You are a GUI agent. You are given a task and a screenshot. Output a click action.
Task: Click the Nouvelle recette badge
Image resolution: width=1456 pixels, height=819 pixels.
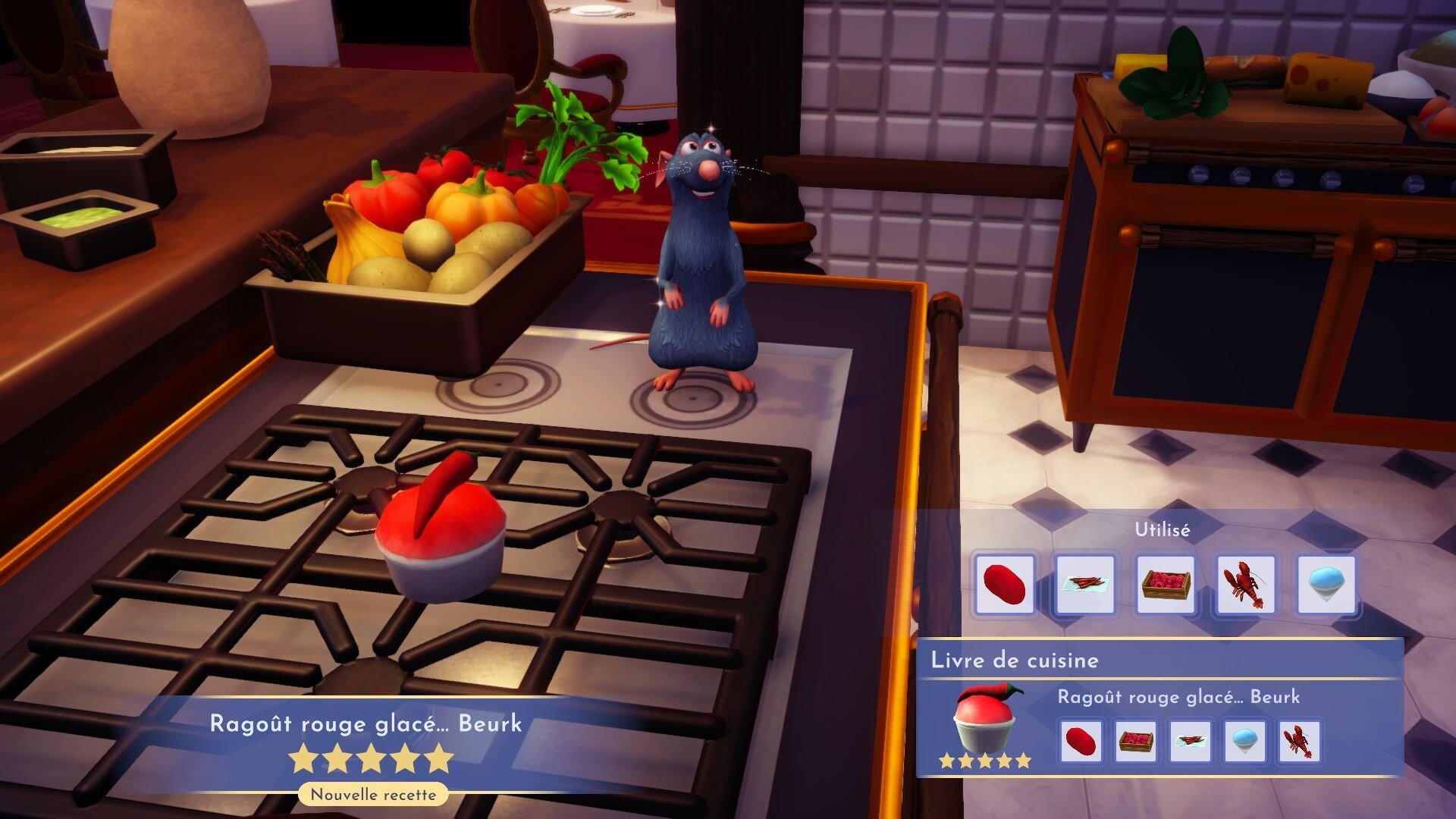point(372,795)
